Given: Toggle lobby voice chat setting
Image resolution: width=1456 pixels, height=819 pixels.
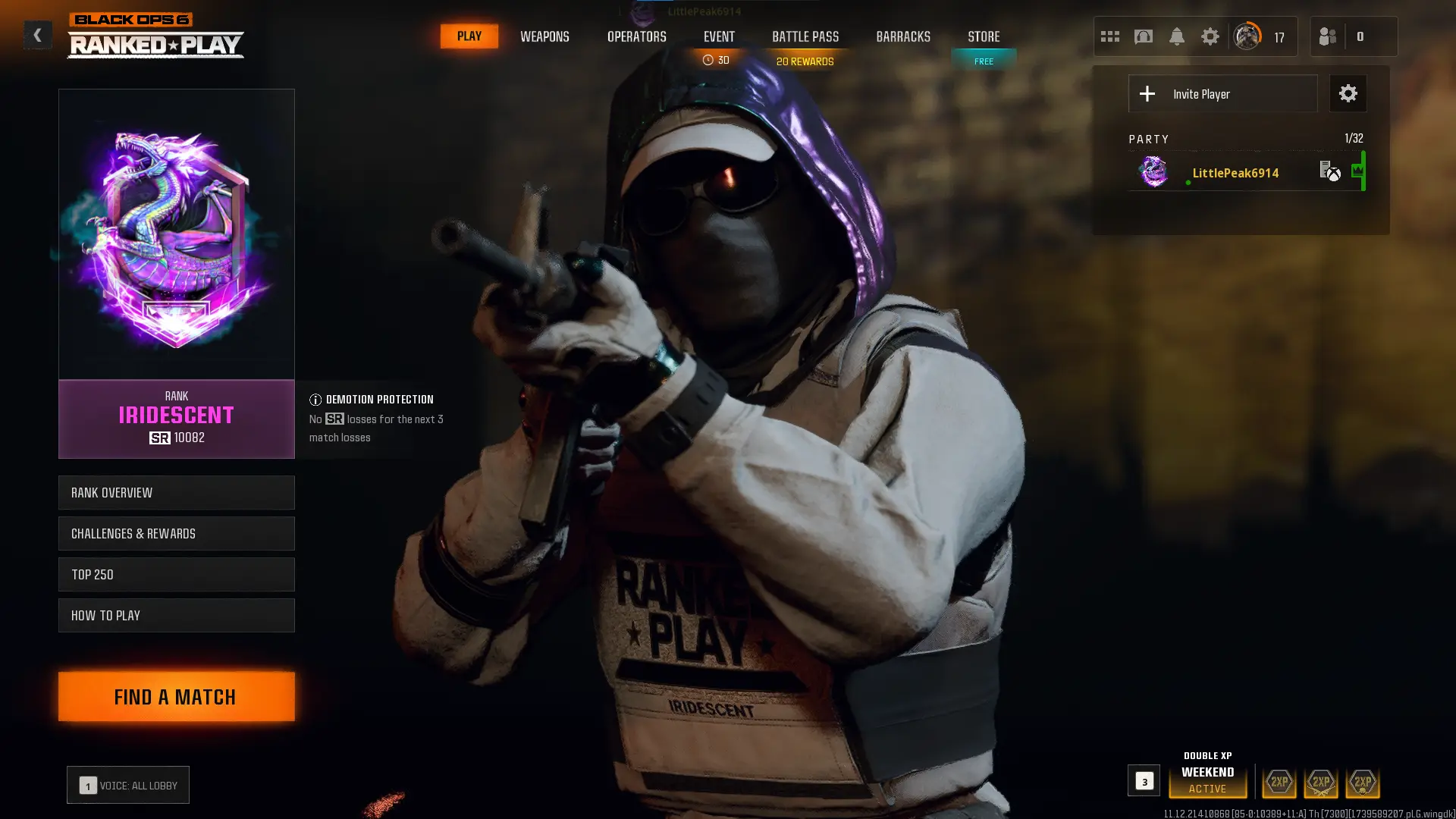Looking at the screenshot, I should click(x=127, y=785).
